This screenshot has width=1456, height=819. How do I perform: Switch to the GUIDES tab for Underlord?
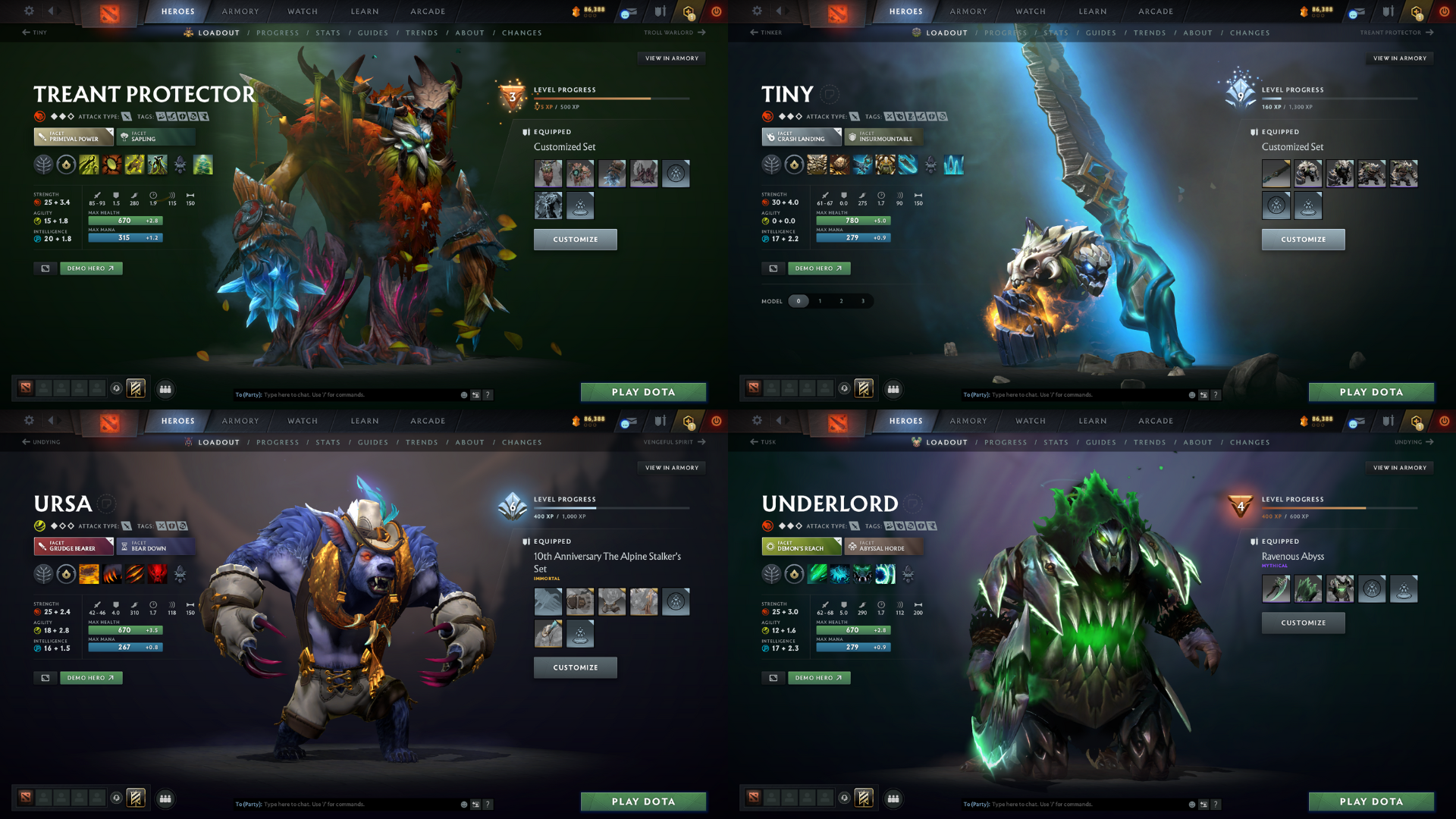click(x=1101, y=442)
